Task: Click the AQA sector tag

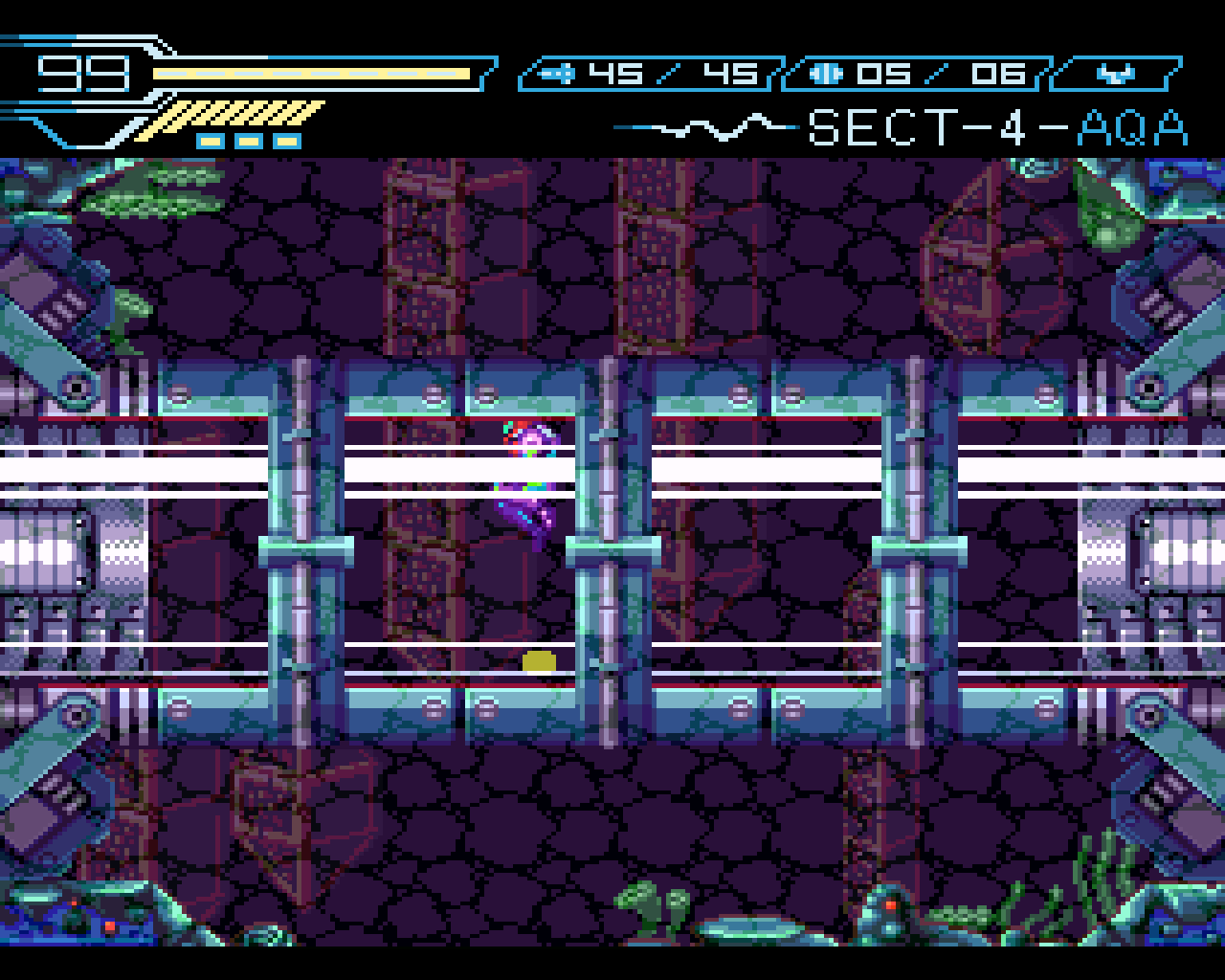Action: tap(1134, 127)
